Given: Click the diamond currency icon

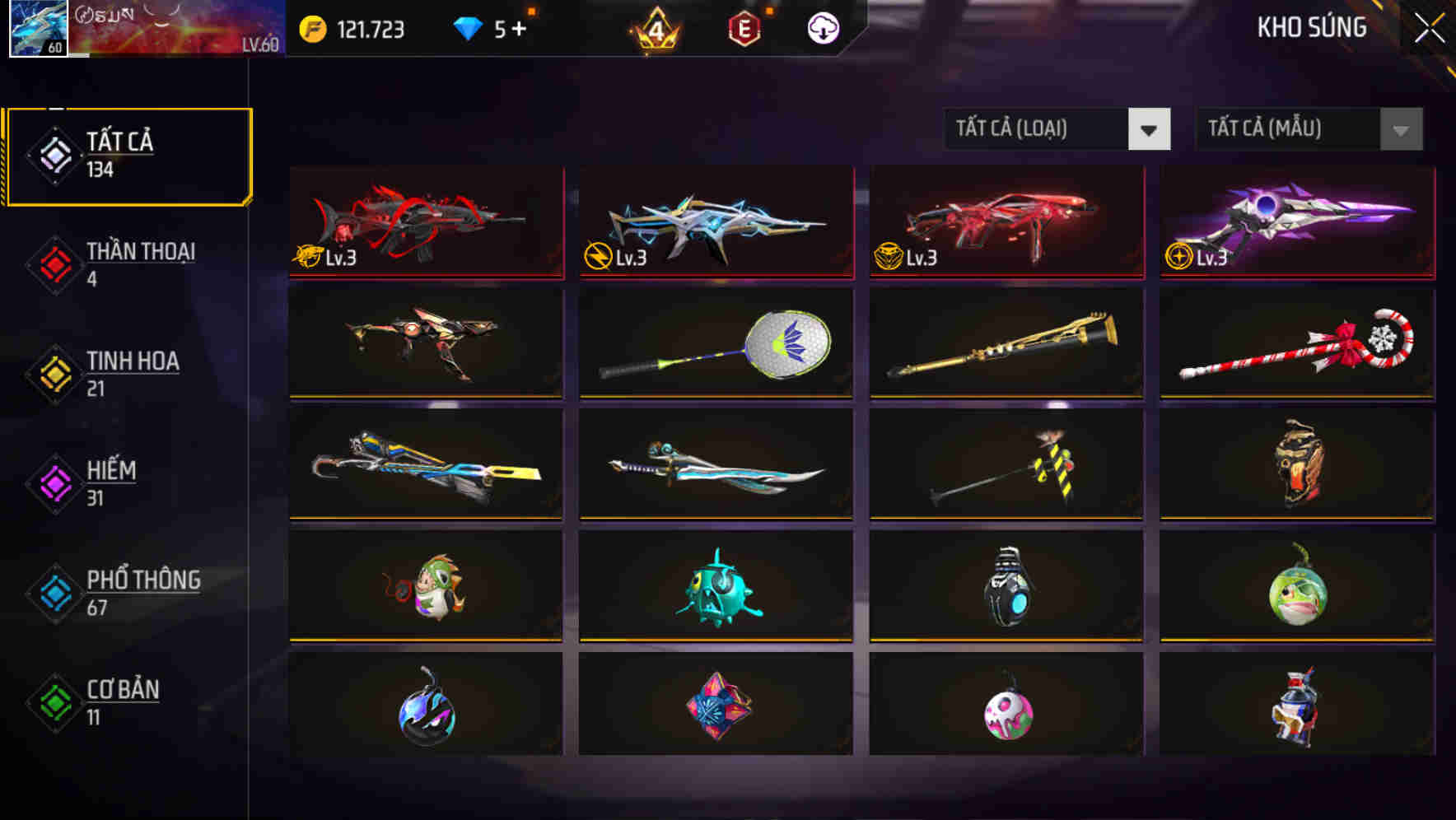Looking at the screenshot, I should point(469,27).
